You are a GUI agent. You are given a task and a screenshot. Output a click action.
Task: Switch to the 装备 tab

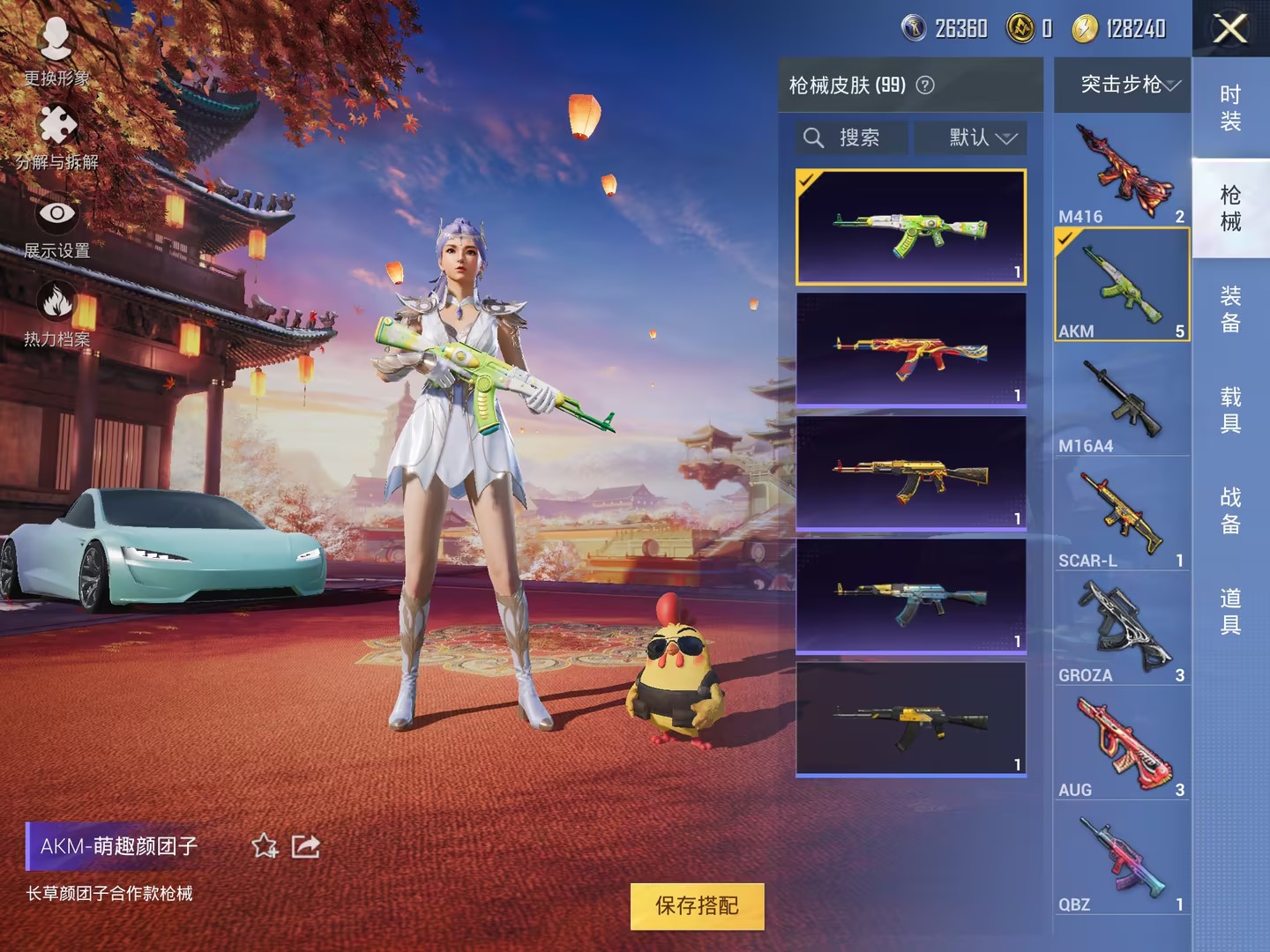tap(1230, 309)
